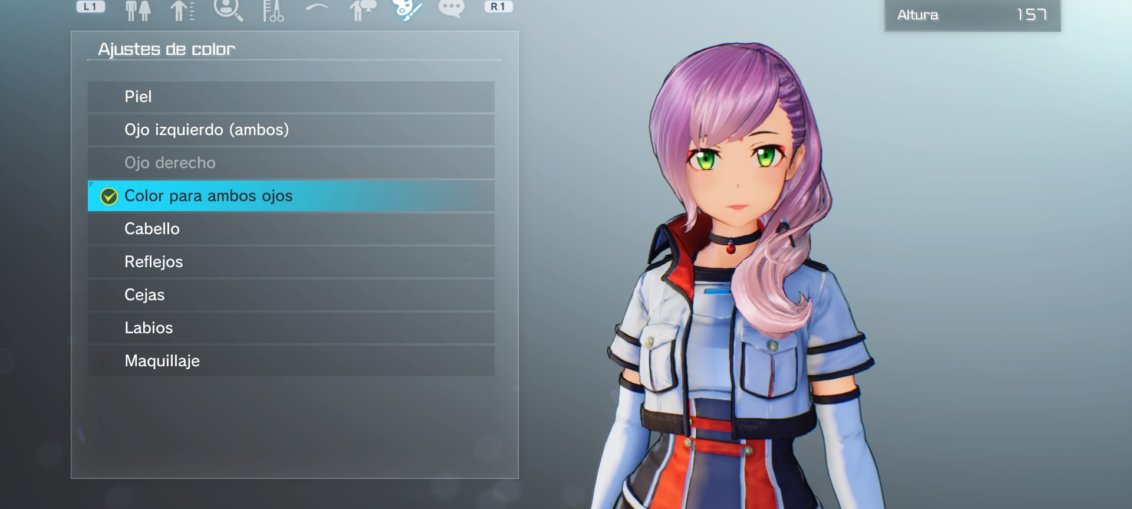Choose the Ojo derecho entry
1132x509 pixels.
coord(290,163)
